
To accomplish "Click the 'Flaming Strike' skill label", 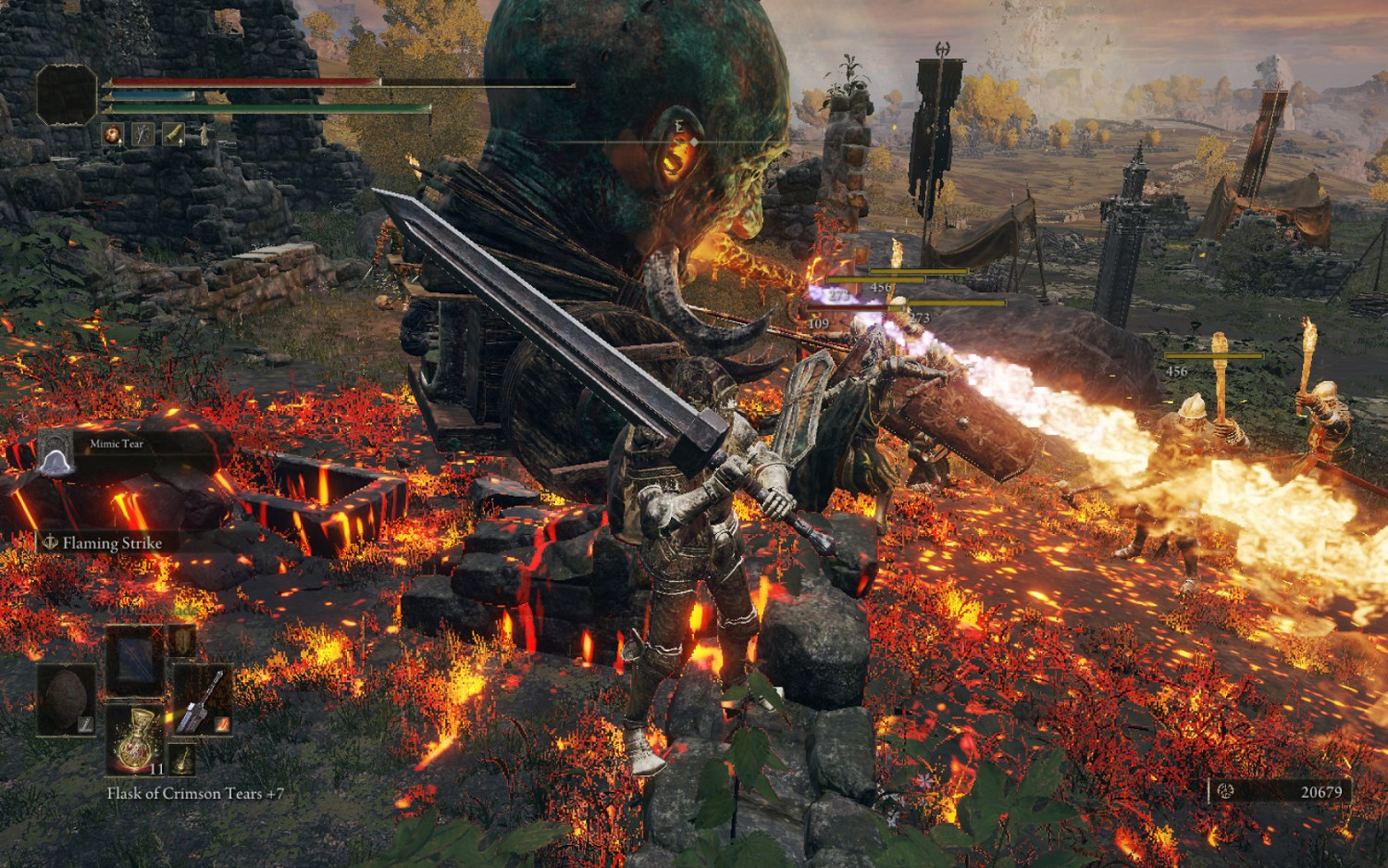I will (x=113, y=543).
